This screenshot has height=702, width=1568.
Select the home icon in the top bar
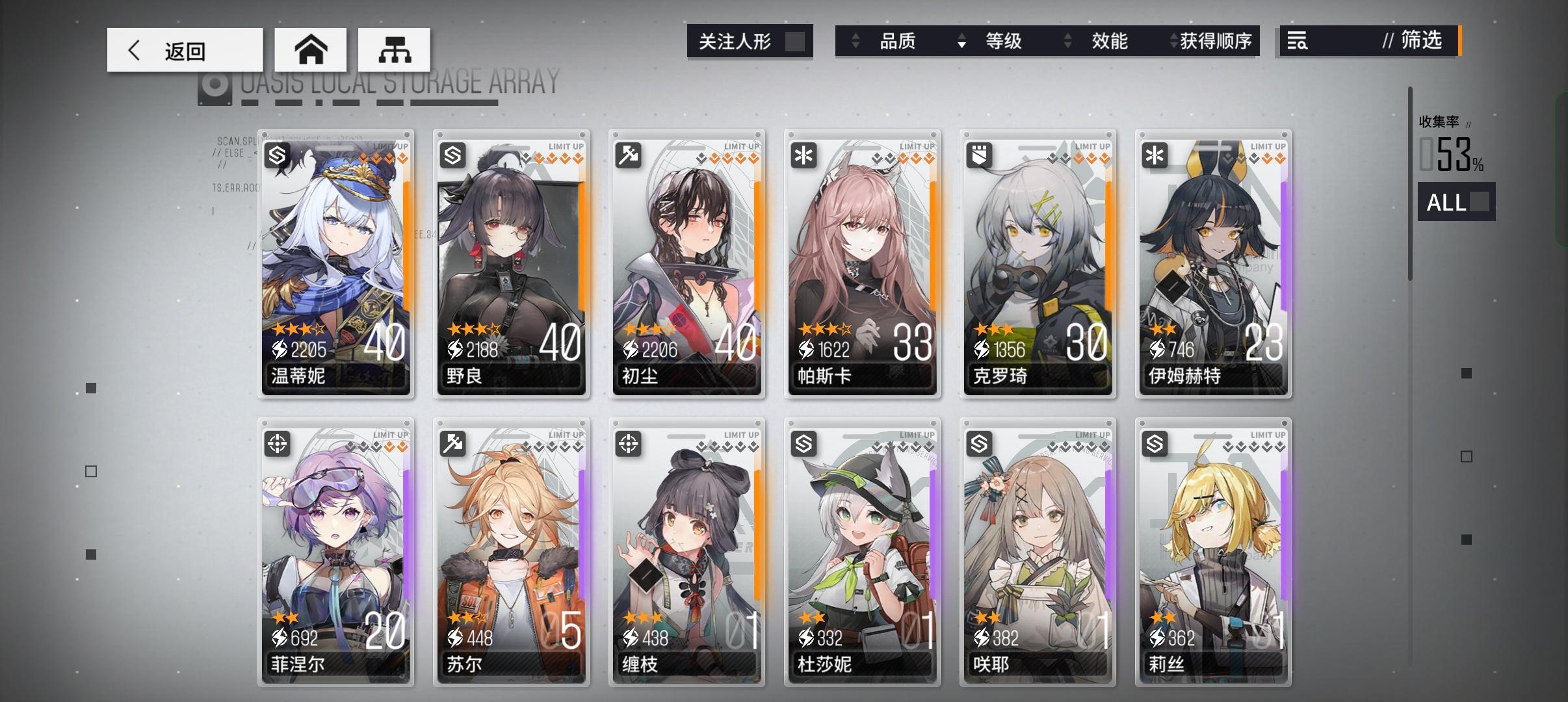[311, 48]
